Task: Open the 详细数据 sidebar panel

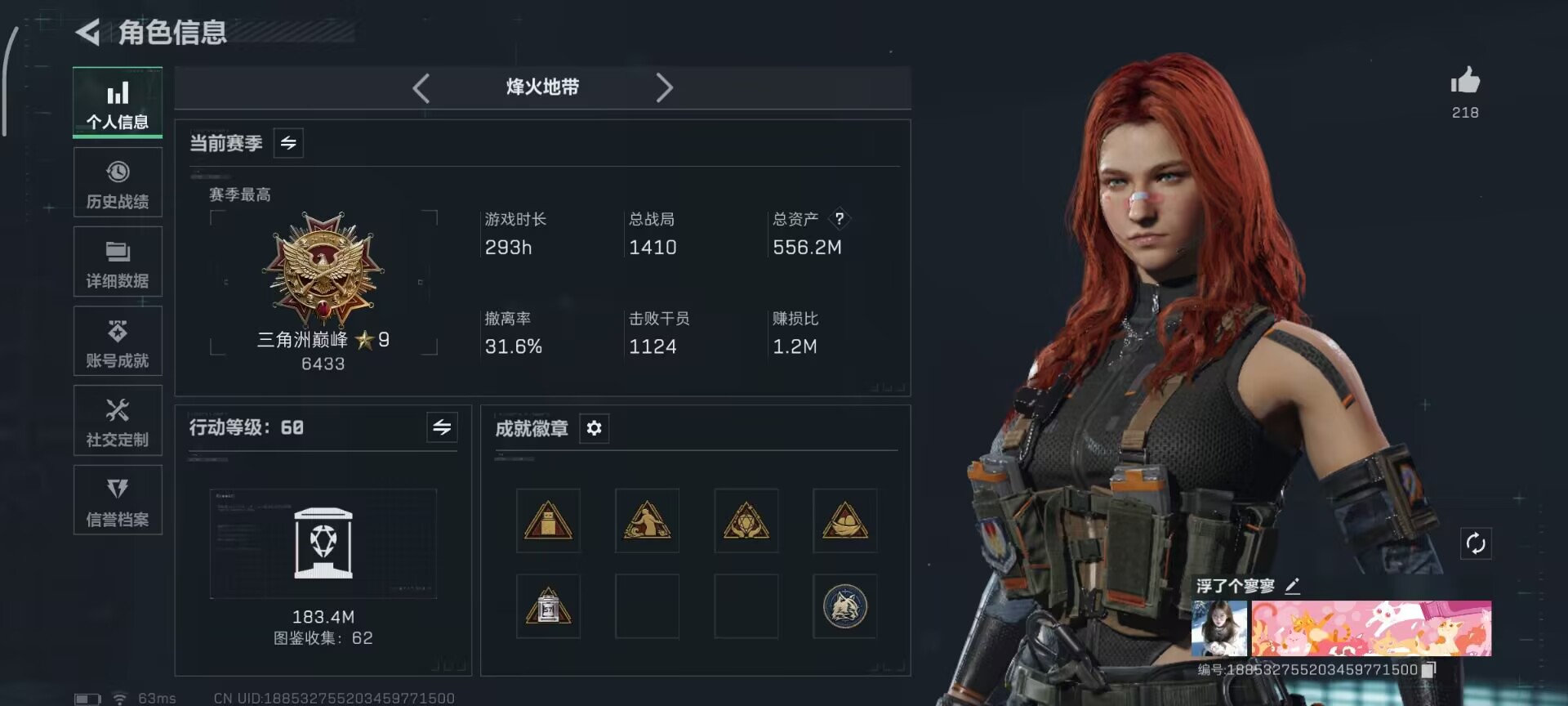Action: click(x=118, y=261)
